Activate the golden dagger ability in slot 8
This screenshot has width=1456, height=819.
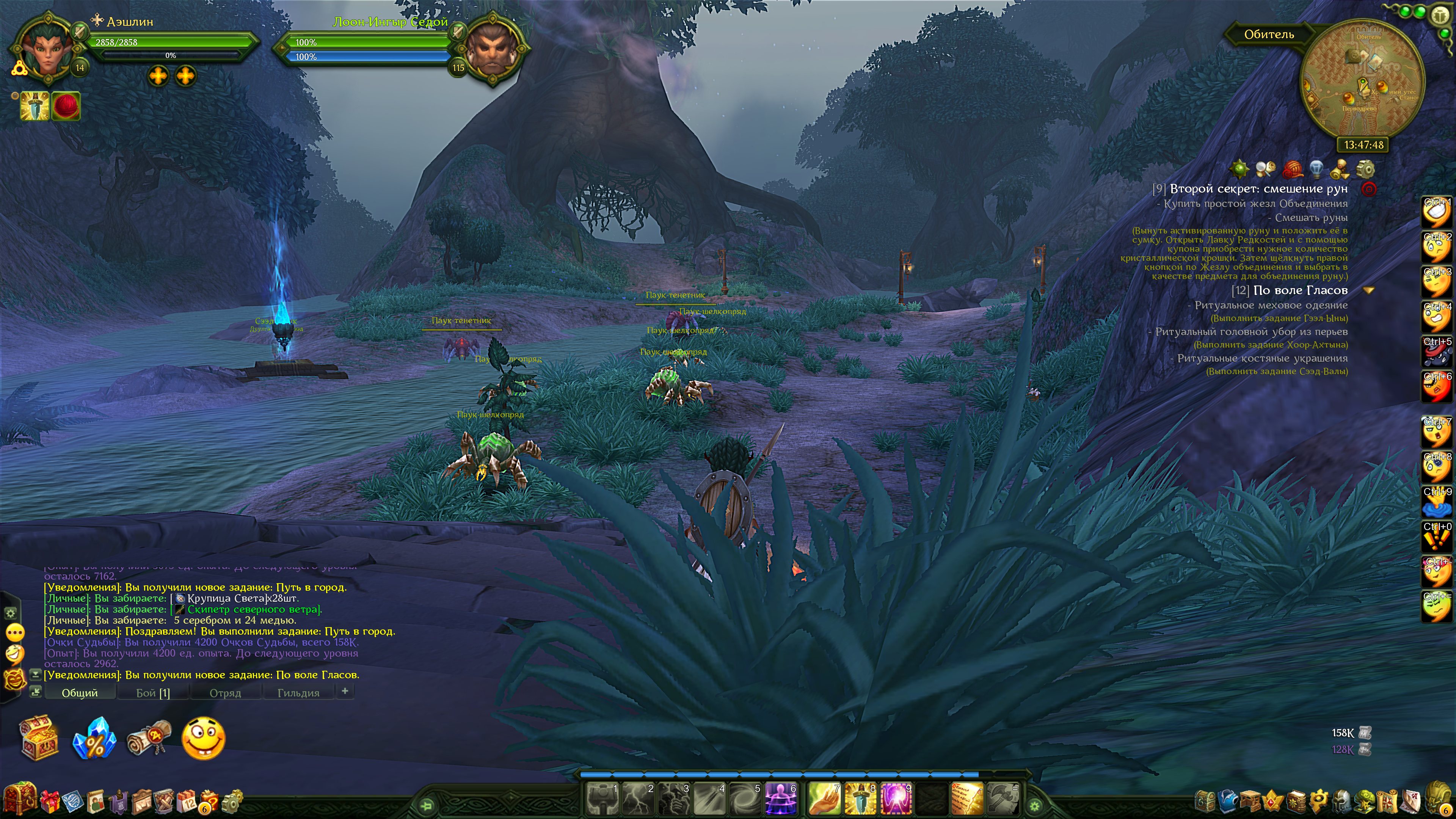860,799
